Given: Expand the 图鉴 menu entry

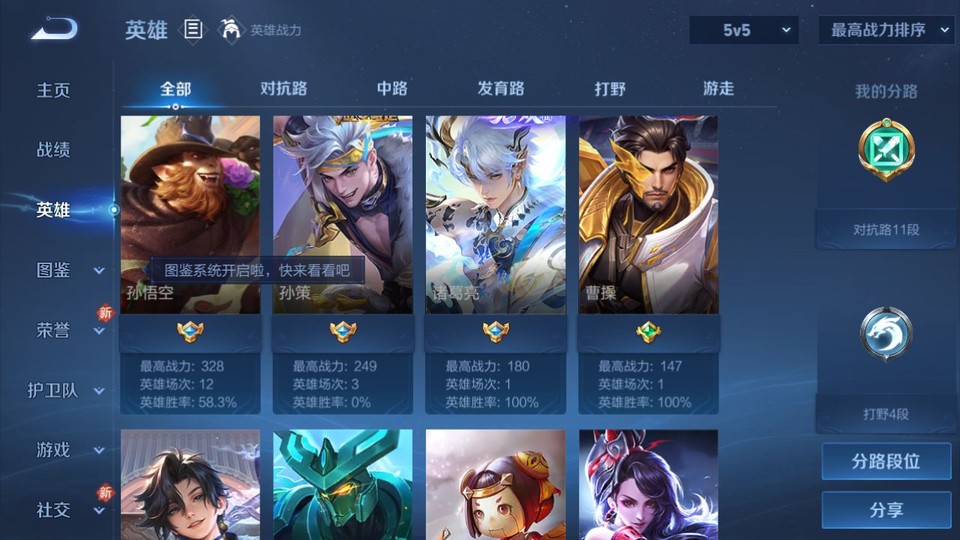Looking at the screenshot, I should click(68, 270).
